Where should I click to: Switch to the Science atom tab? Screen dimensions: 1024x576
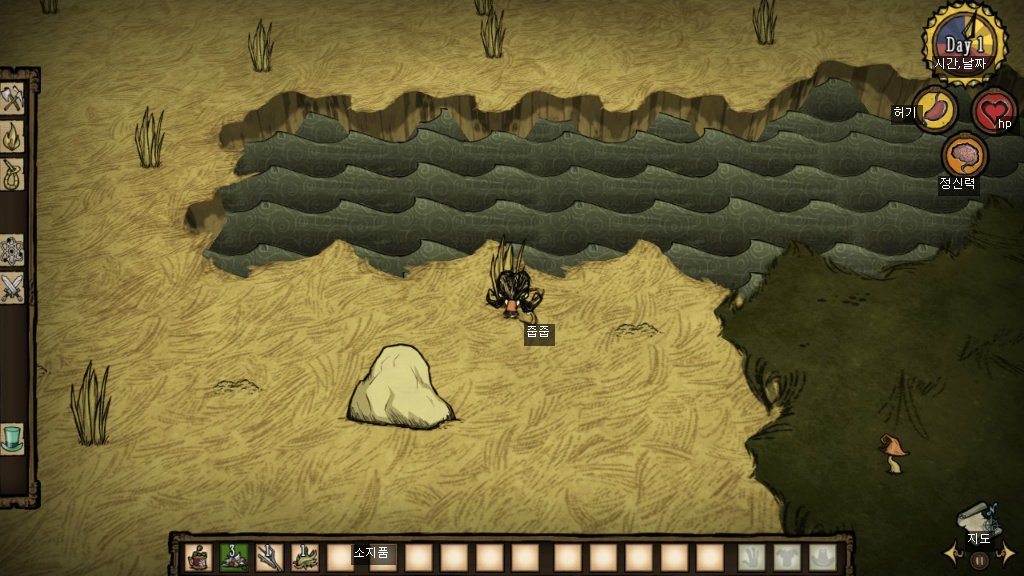click(12, 249)
